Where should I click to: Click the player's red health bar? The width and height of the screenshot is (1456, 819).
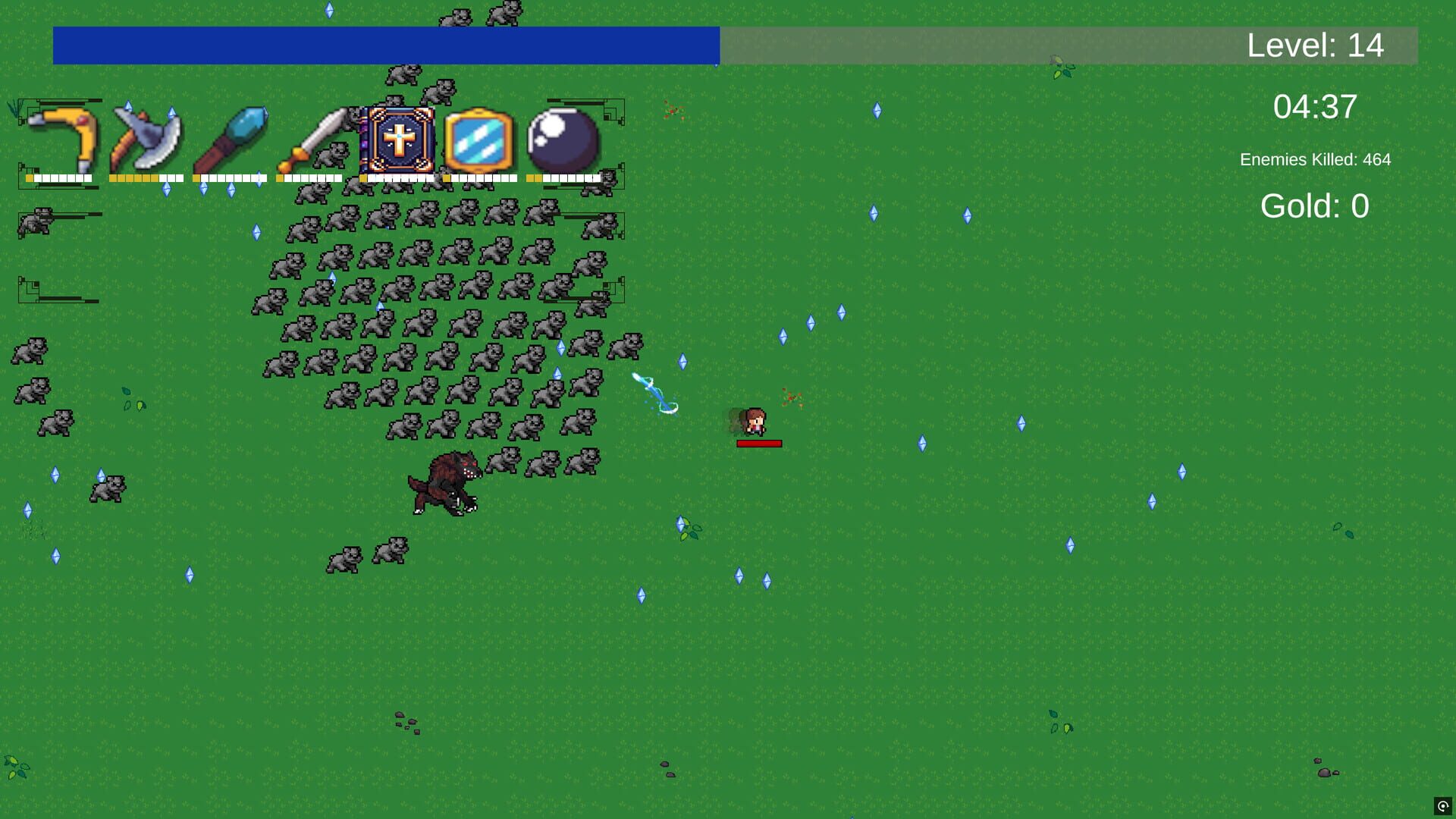[758, 443]
